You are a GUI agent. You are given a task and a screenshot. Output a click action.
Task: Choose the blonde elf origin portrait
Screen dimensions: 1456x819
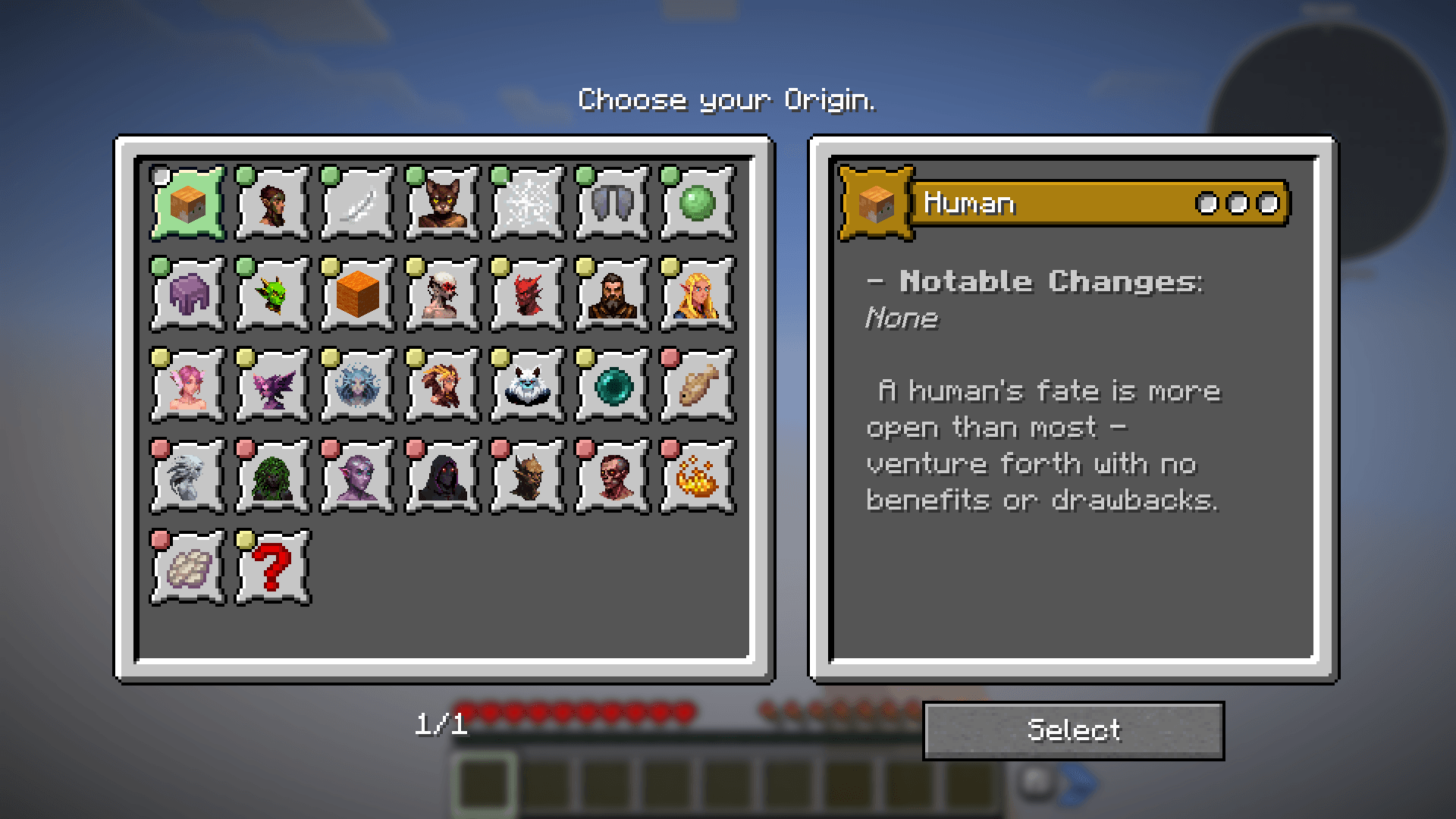(x=696, y=294)
